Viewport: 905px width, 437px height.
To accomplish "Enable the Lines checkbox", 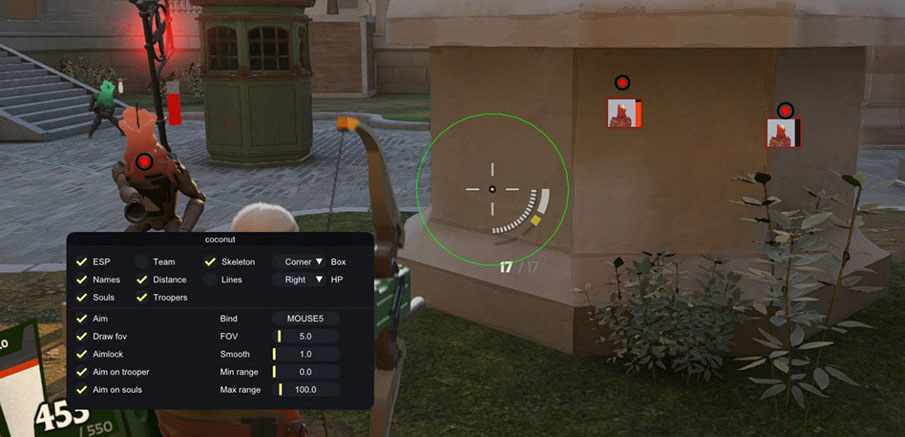I will (211, 280).
